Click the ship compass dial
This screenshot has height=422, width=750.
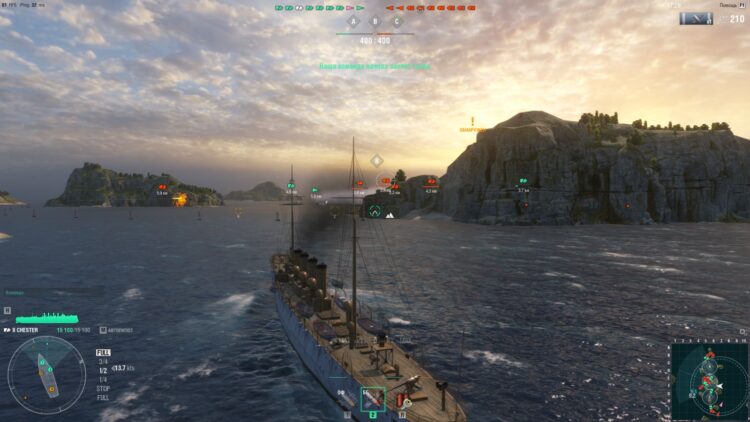point(46,375)
